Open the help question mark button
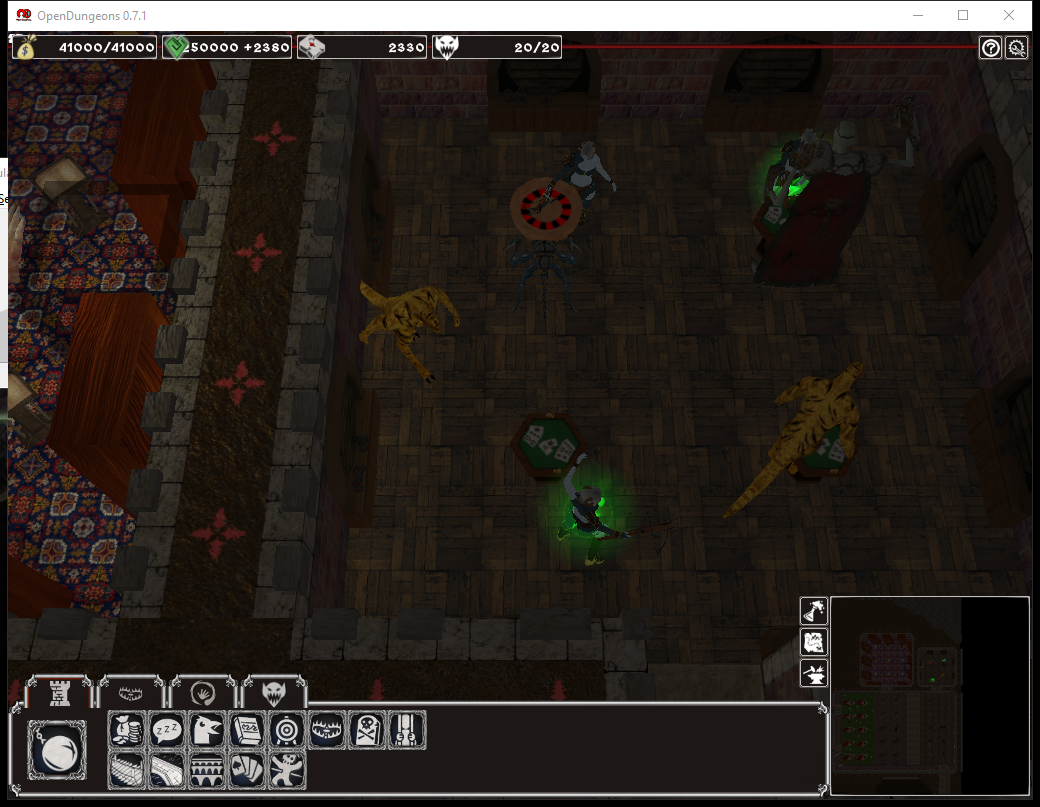Screen dimensions: 1040x807 click(990, 48)
